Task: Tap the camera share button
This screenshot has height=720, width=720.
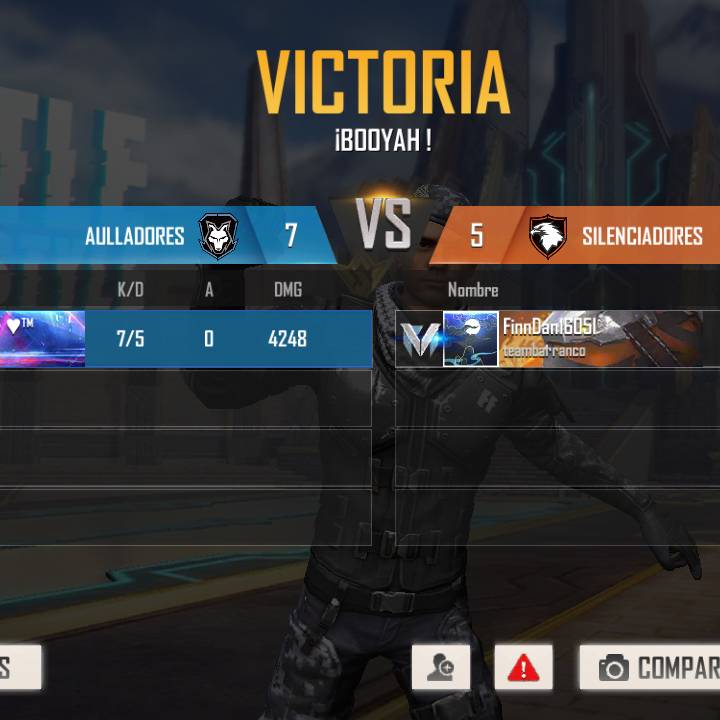Action: 650,667
